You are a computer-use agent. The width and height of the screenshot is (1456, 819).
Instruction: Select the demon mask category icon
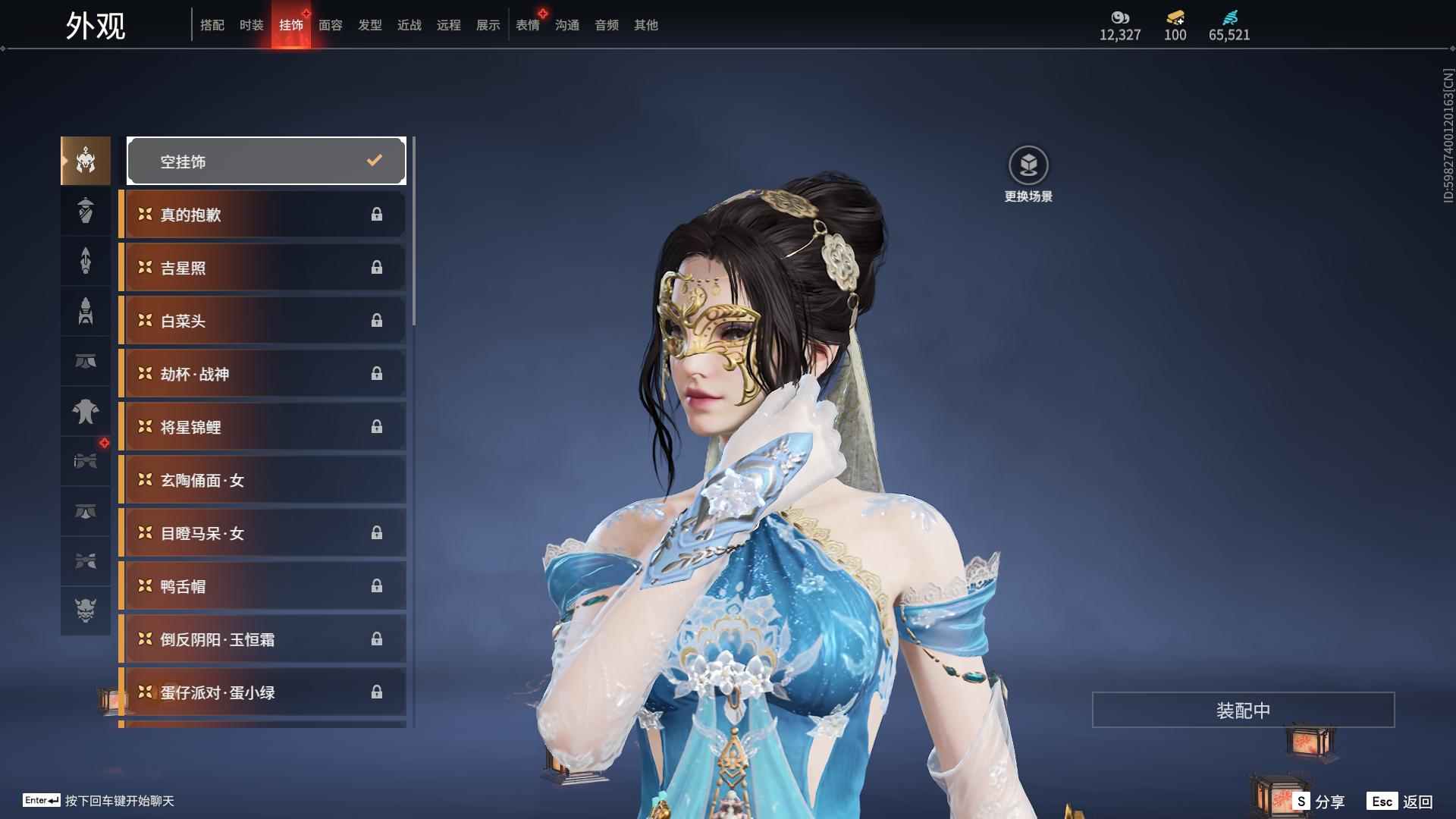86,610
